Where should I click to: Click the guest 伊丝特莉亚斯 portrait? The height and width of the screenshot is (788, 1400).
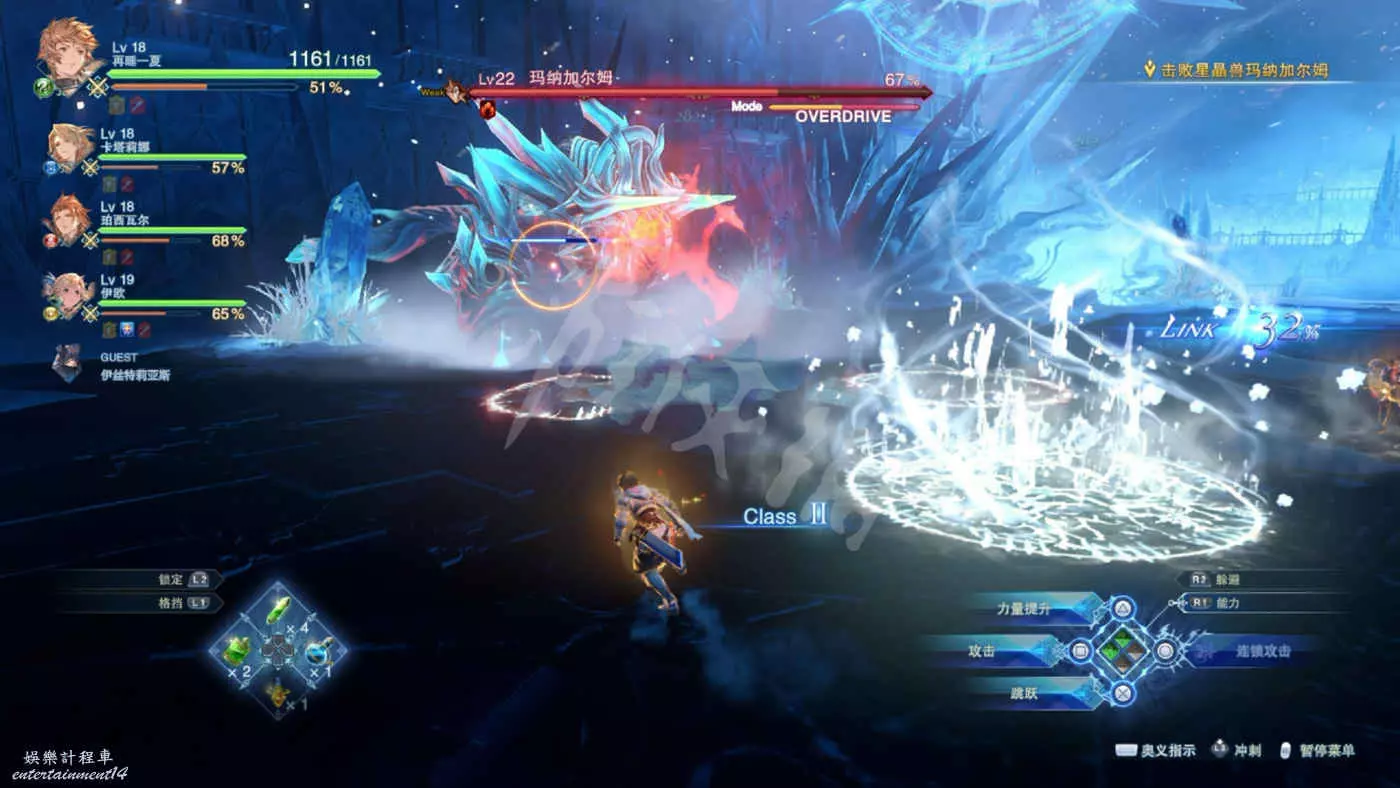[67, 363]
